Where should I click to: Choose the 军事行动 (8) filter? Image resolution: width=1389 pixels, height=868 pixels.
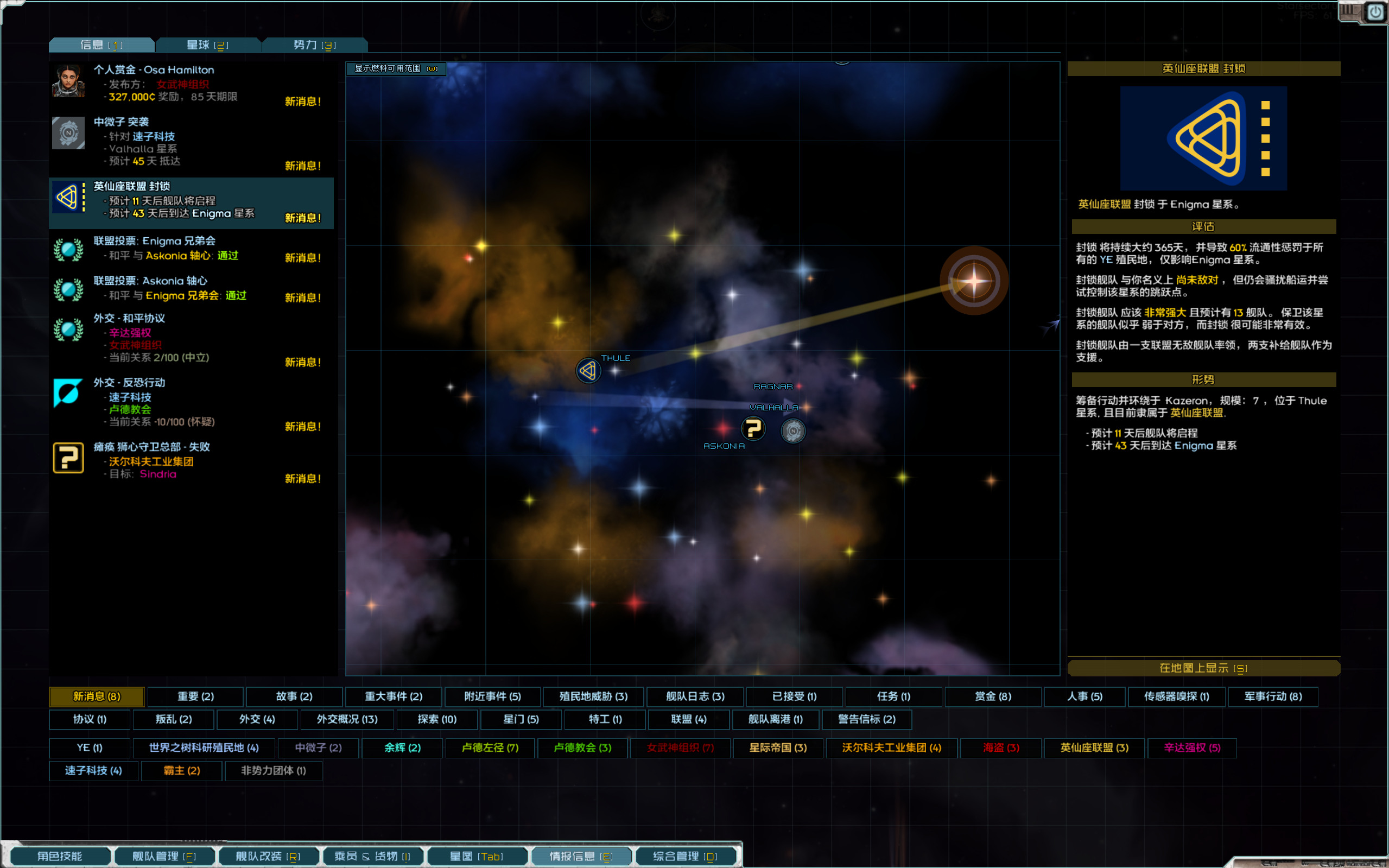point(1272,696)
